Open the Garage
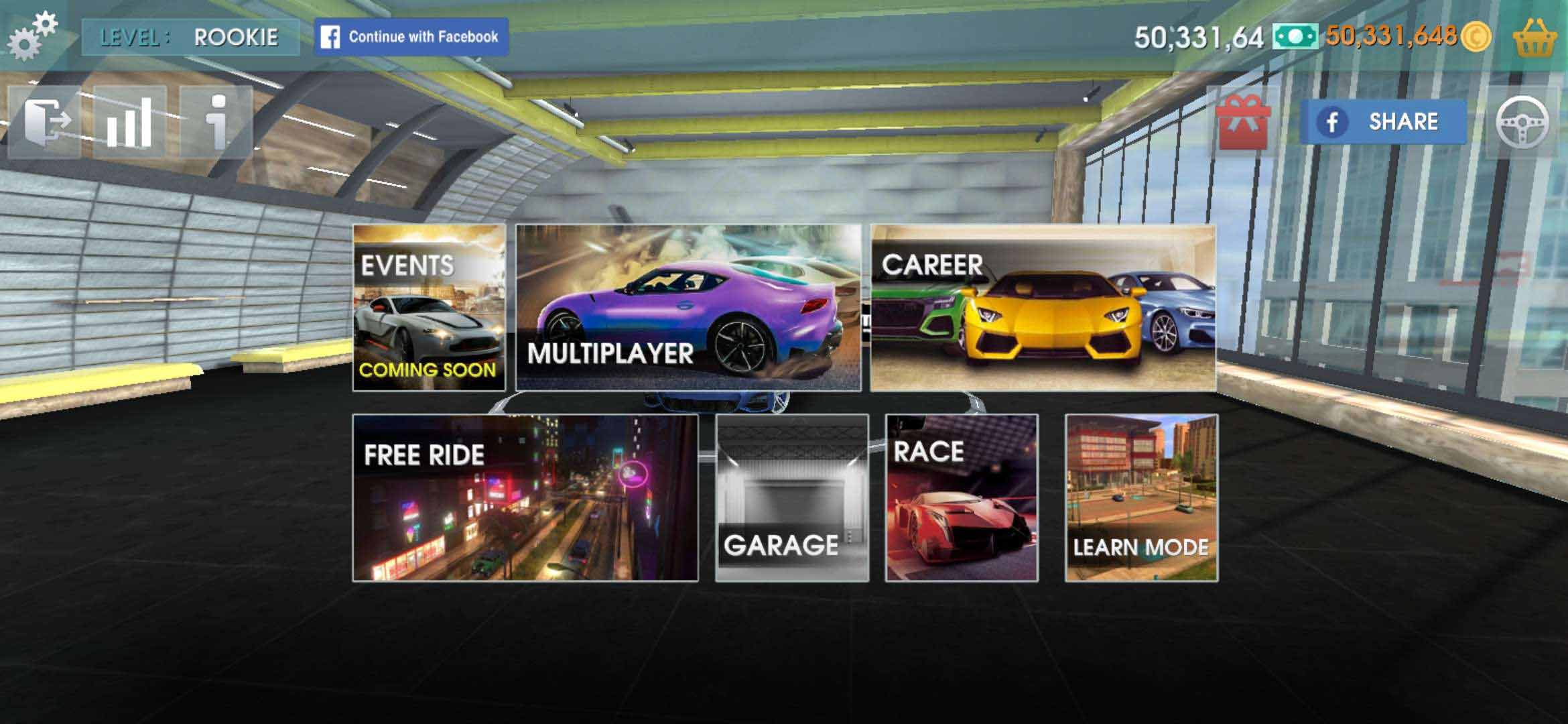The height and width of the screenshot is (724, 1568). click(x=792, y=497)
